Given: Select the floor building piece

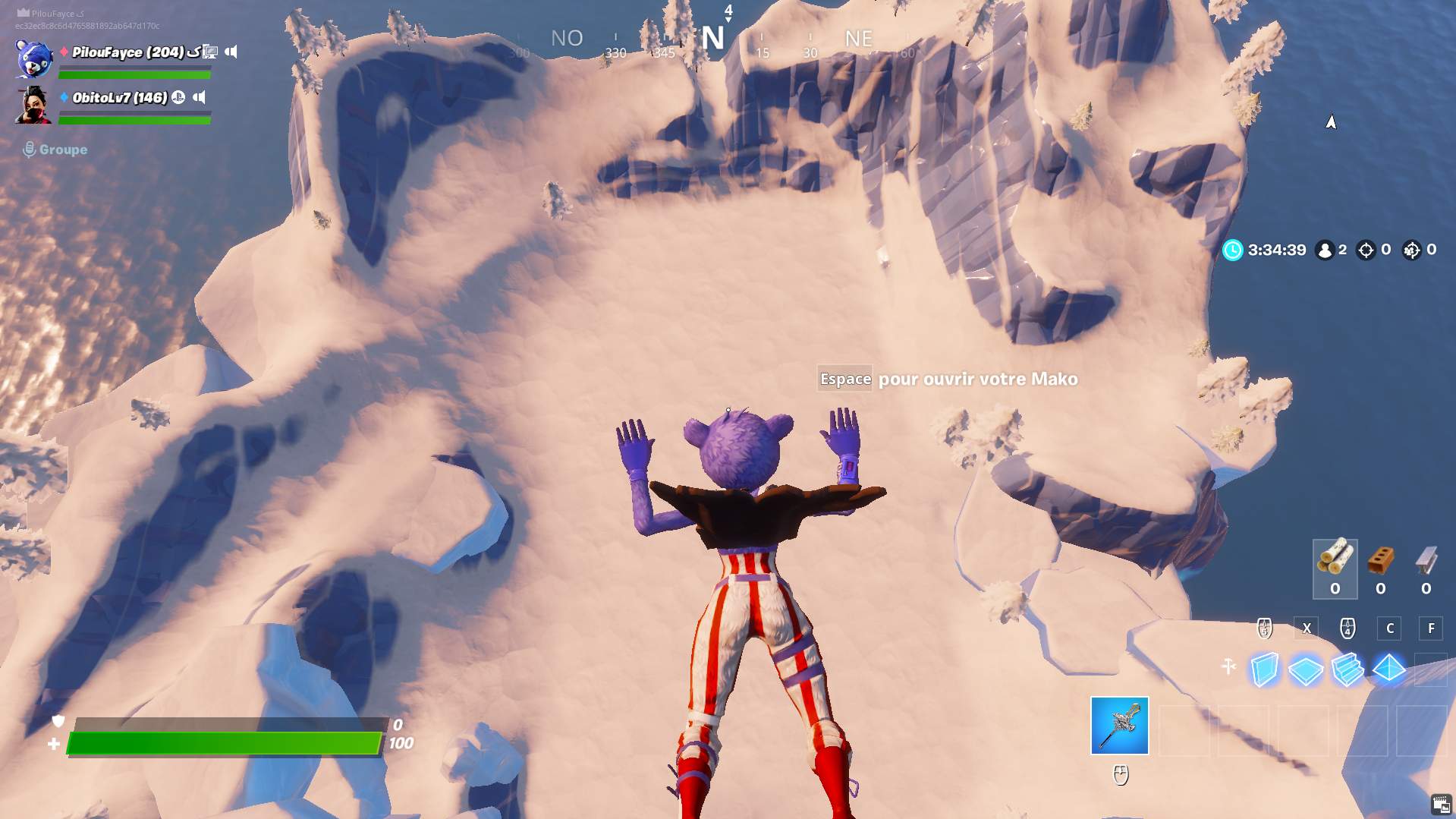Looking at the screenshot, I should pos(1306,670).
